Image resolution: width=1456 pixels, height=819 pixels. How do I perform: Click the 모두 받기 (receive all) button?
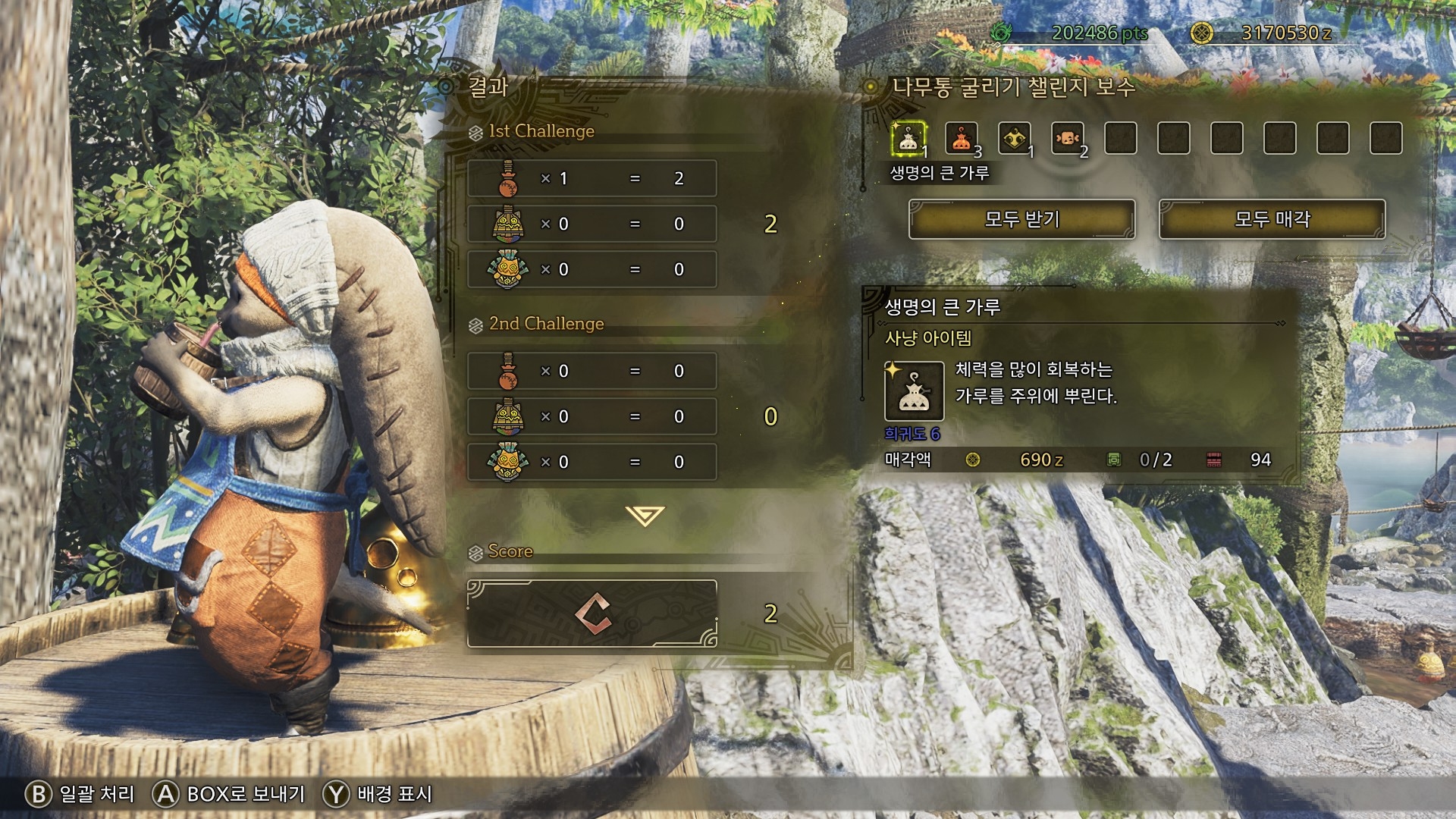[x=1021, y=219]
